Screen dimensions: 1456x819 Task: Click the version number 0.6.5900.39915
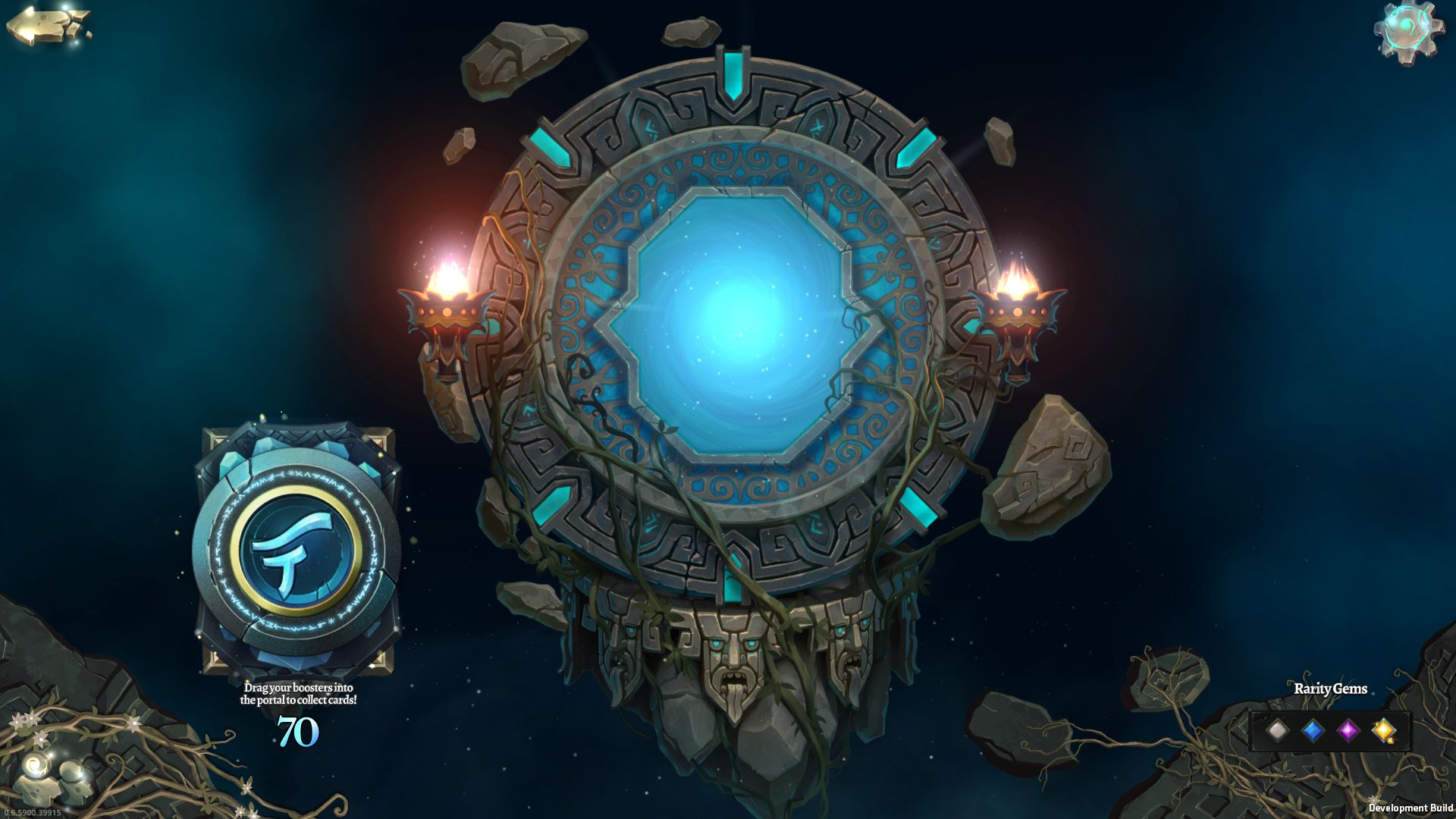(x=31, y=814)
